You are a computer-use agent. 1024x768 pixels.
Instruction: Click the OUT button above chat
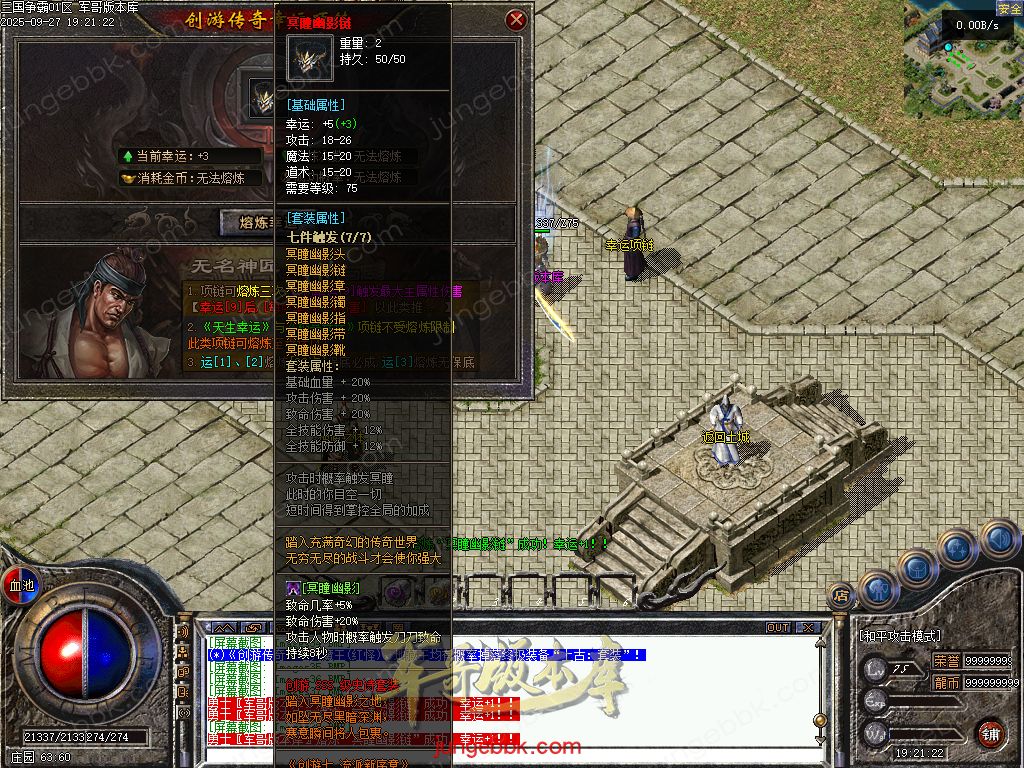point(778,628)
